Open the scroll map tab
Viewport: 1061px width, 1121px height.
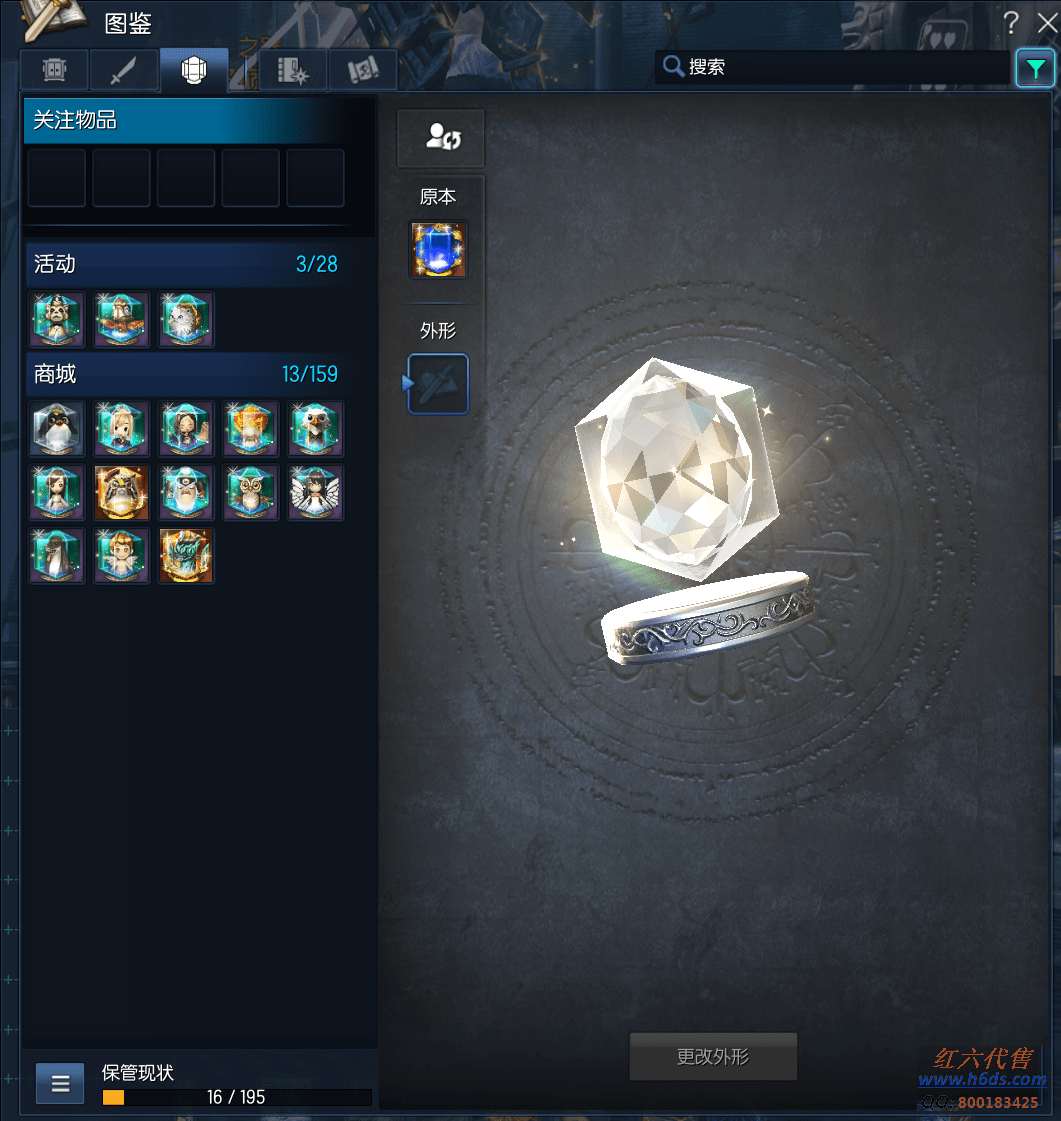[x=362, y=71]
